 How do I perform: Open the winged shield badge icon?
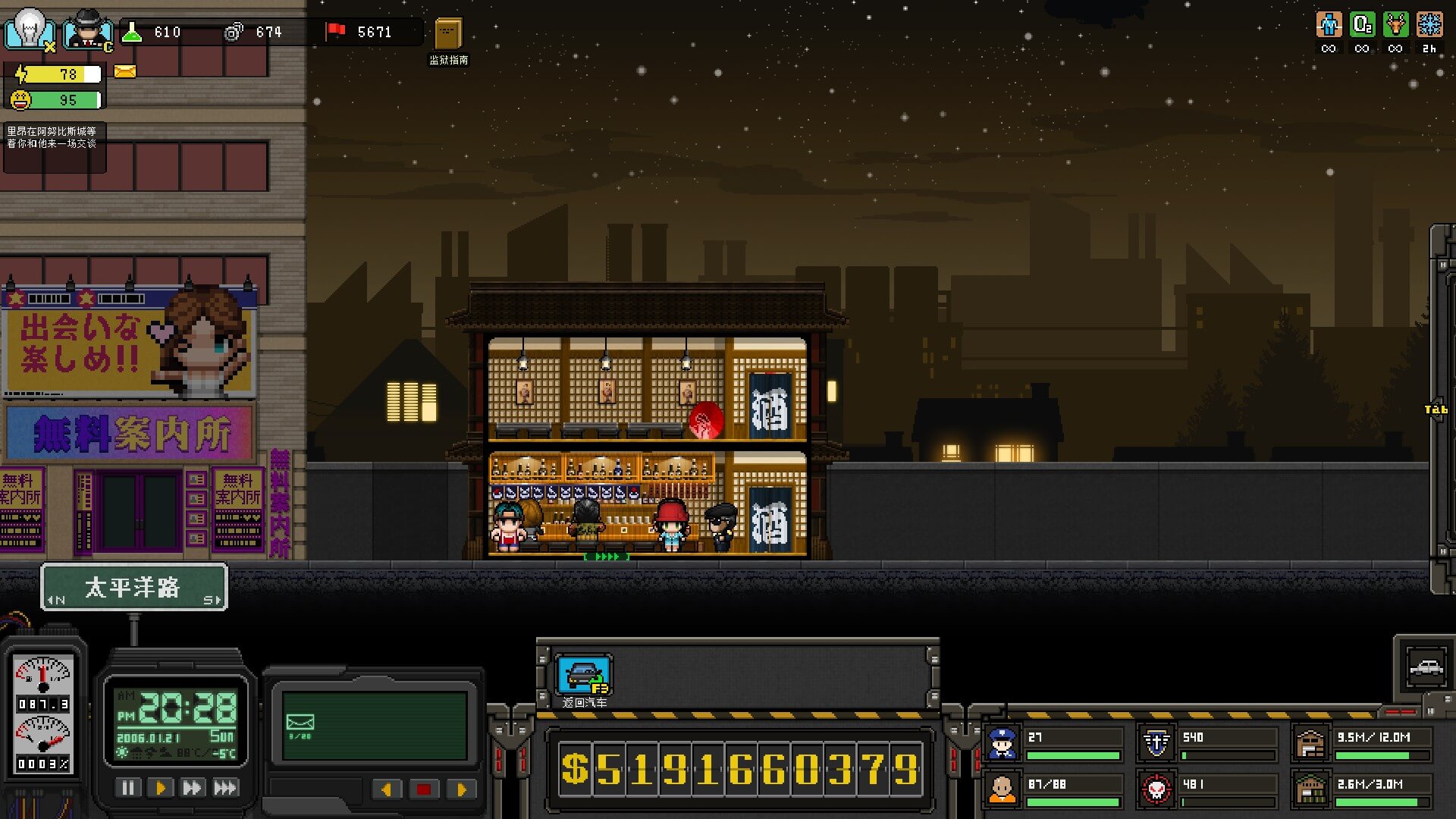click(1156, 744)
